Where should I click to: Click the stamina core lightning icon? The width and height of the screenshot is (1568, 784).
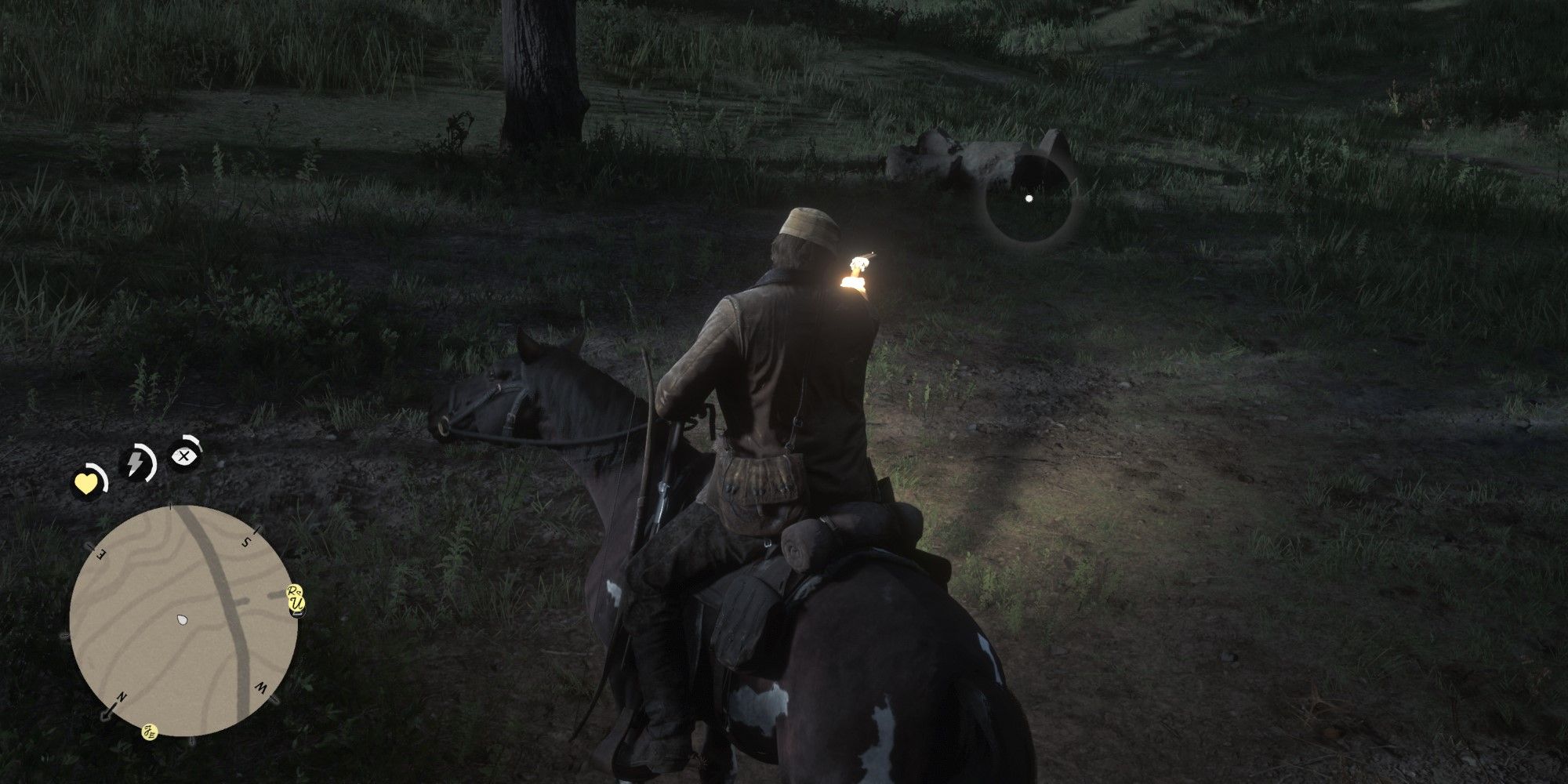[x=135, y=460]
